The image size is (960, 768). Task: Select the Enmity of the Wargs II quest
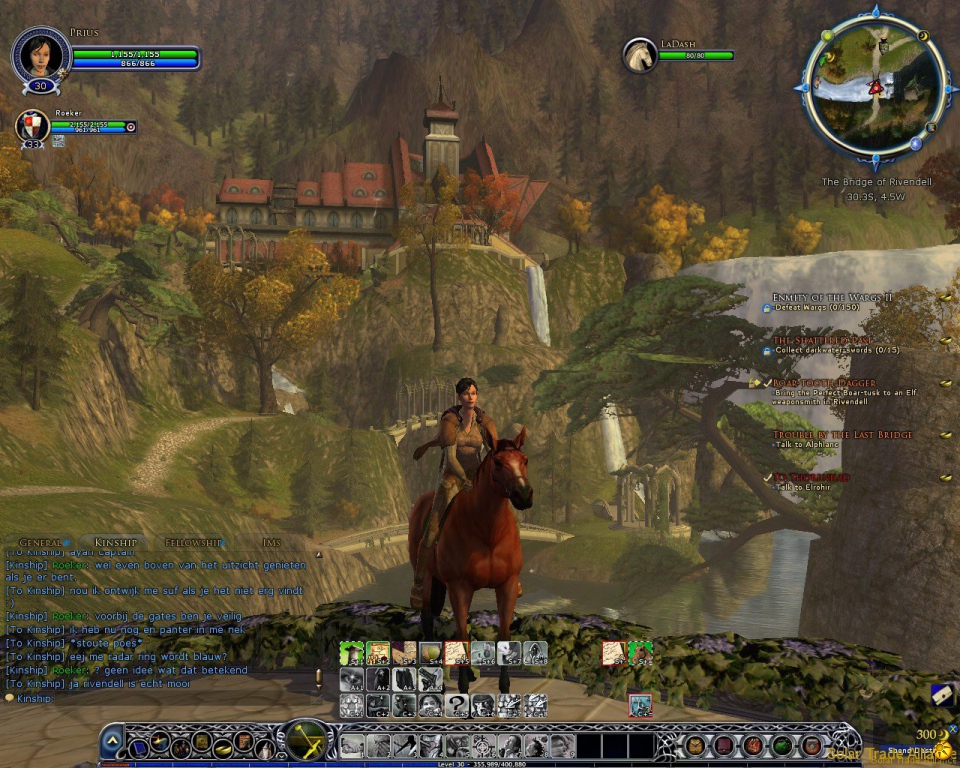tap(831, 297)
